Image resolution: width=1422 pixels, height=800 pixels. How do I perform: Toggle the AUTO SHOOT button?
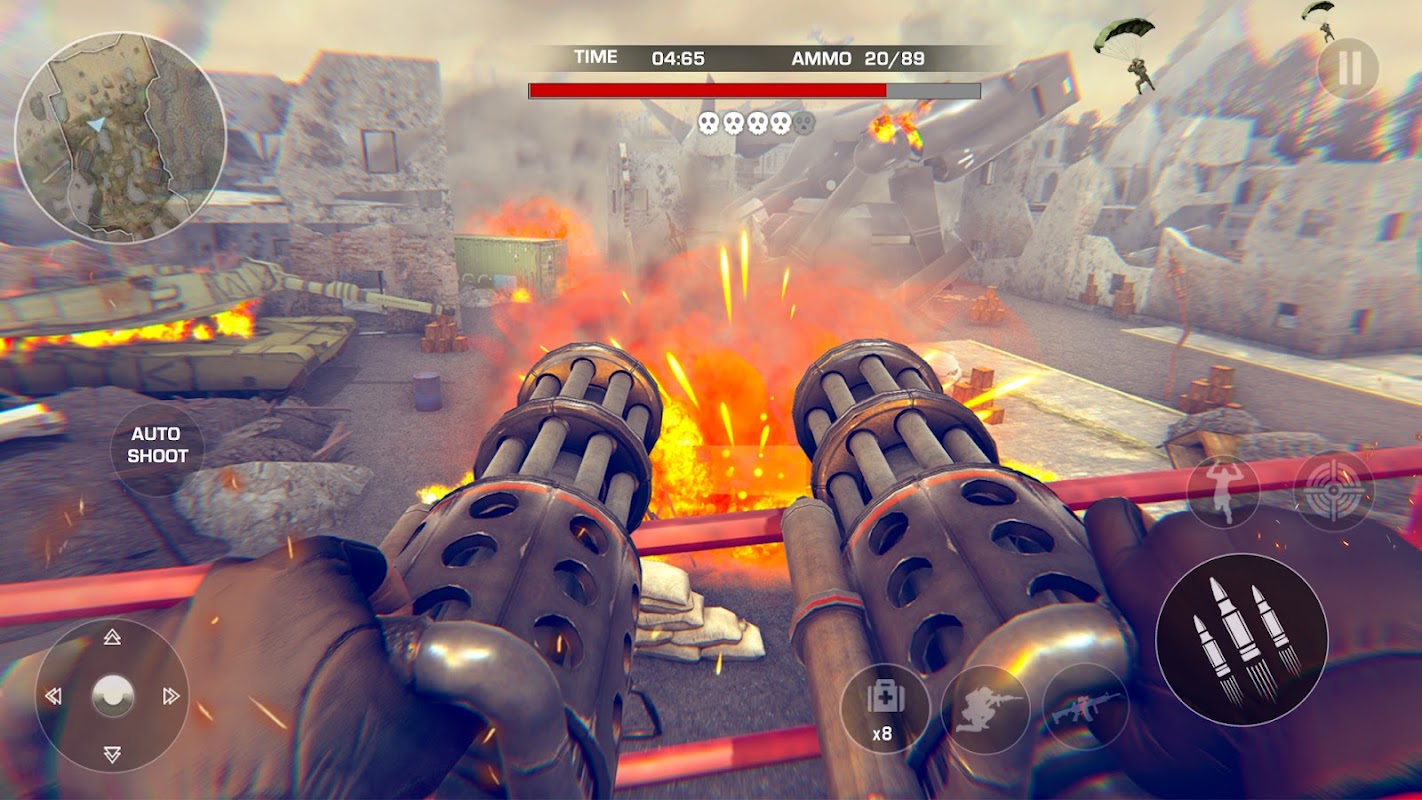(157, 445)
